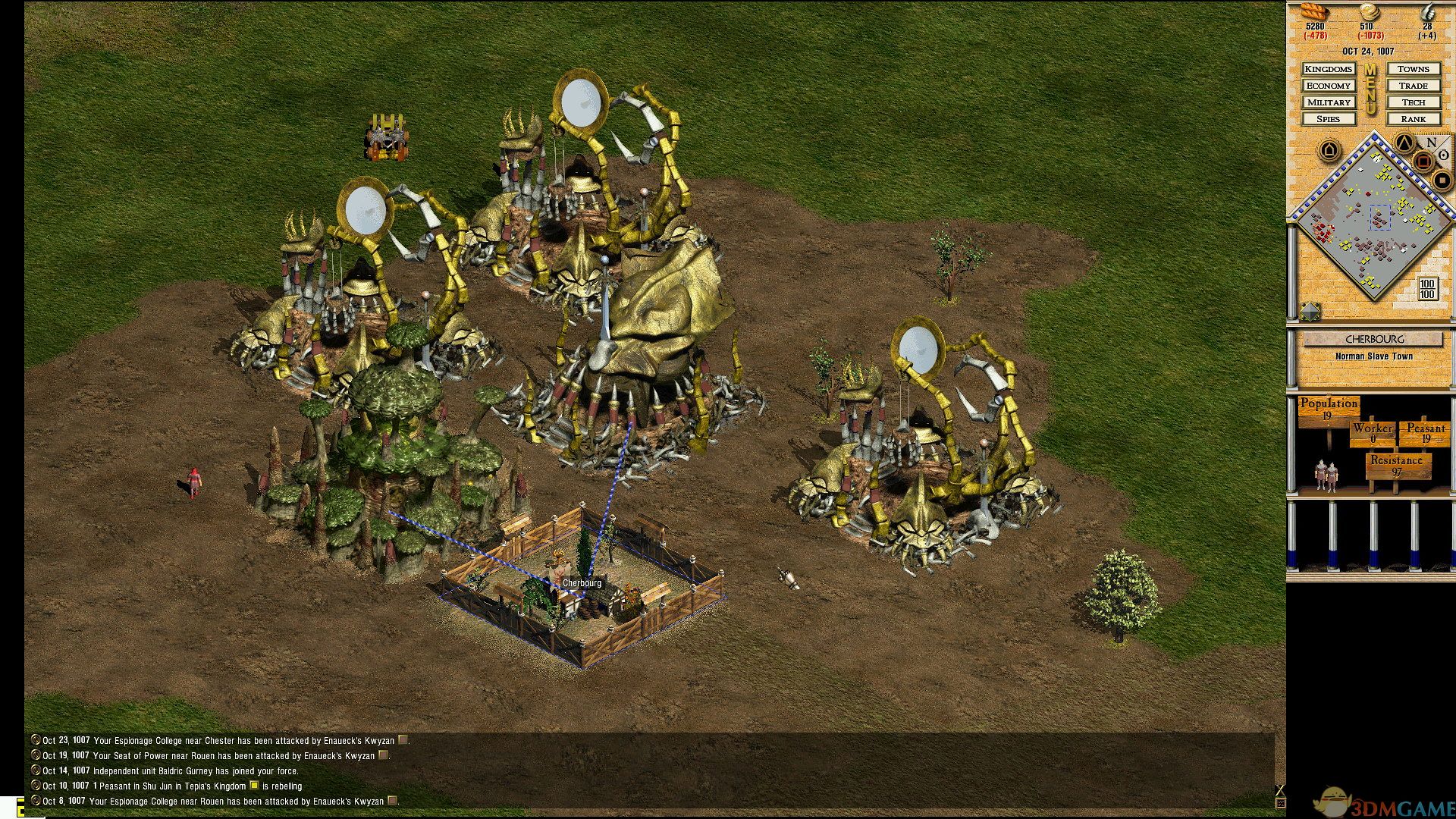This screenshot has height=819, width=1456.
Task: Show the Trade report
Action: (x=1414, y=86)
